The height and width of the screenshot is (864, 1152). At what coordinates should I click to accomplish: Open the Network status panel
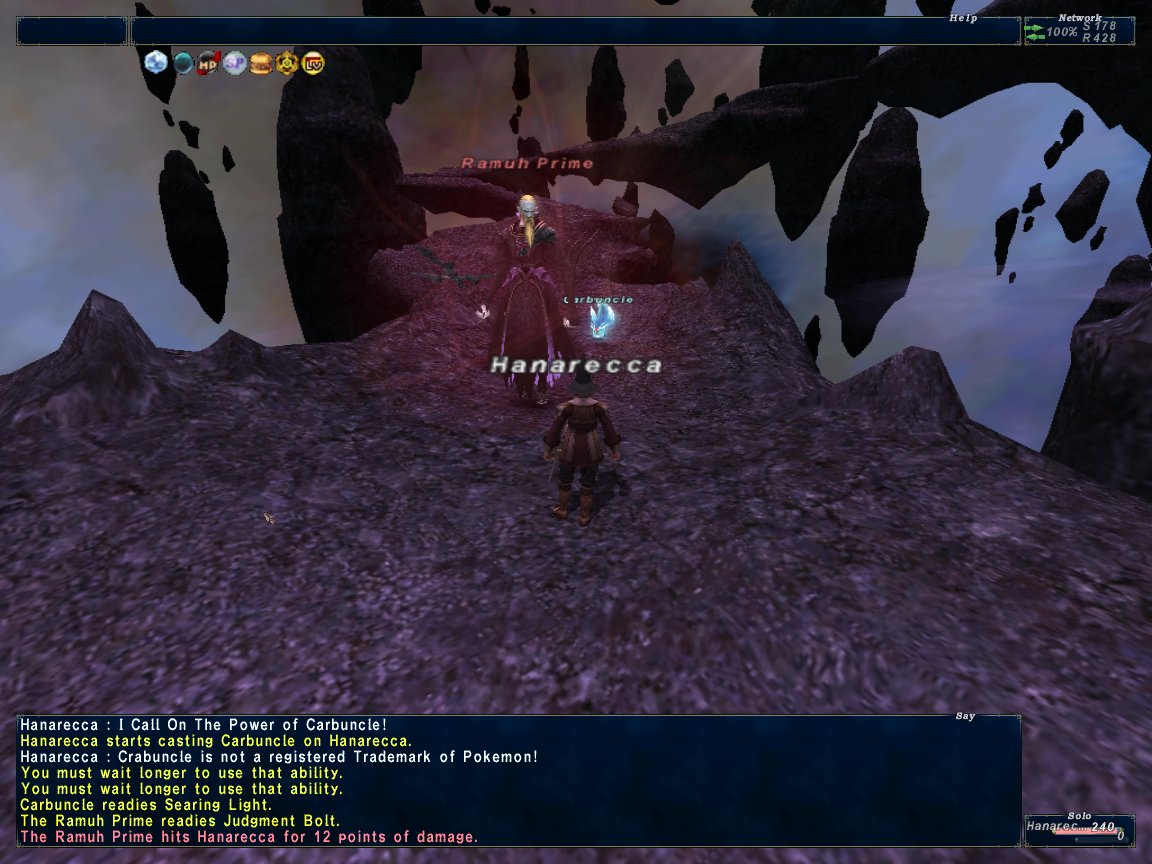click(x=1079, y=31)
